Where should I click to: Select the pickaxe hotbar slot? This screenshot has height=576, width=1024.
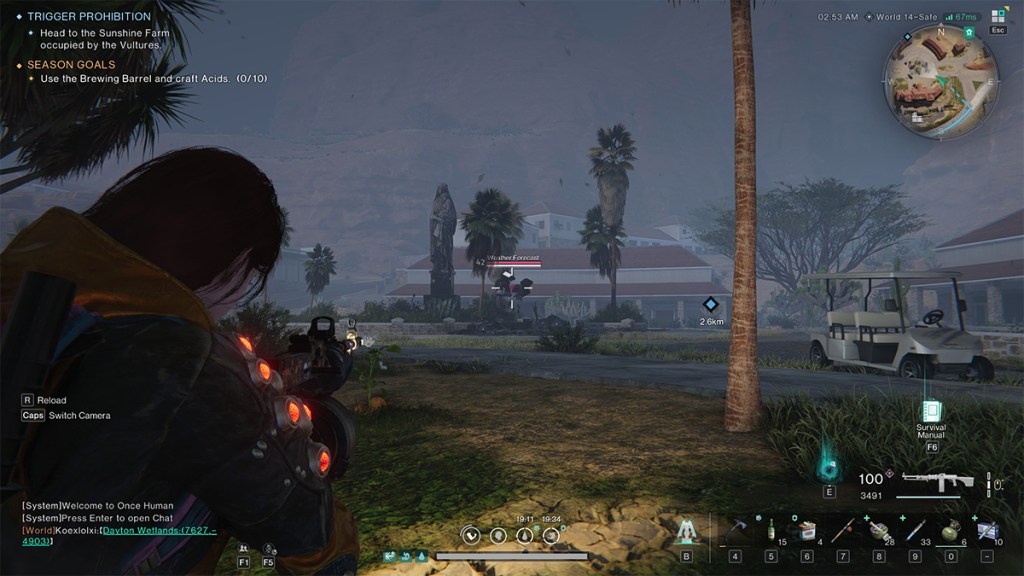(734, 528)
